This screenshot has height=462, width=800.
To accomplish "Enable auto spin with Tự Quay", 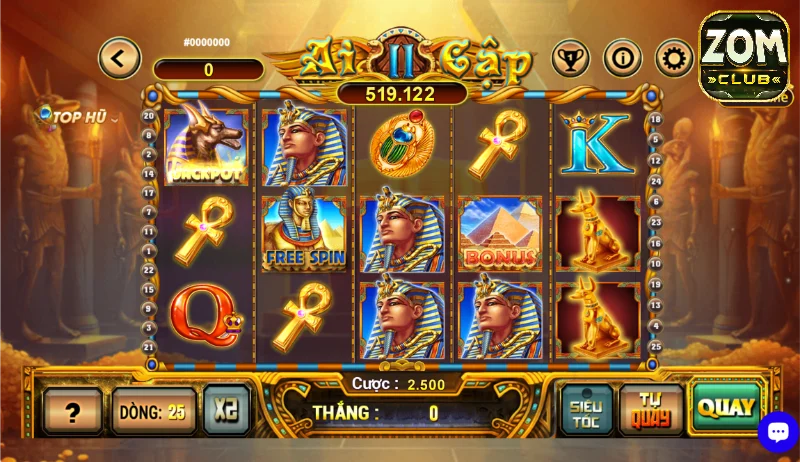I will click(651, 409).
